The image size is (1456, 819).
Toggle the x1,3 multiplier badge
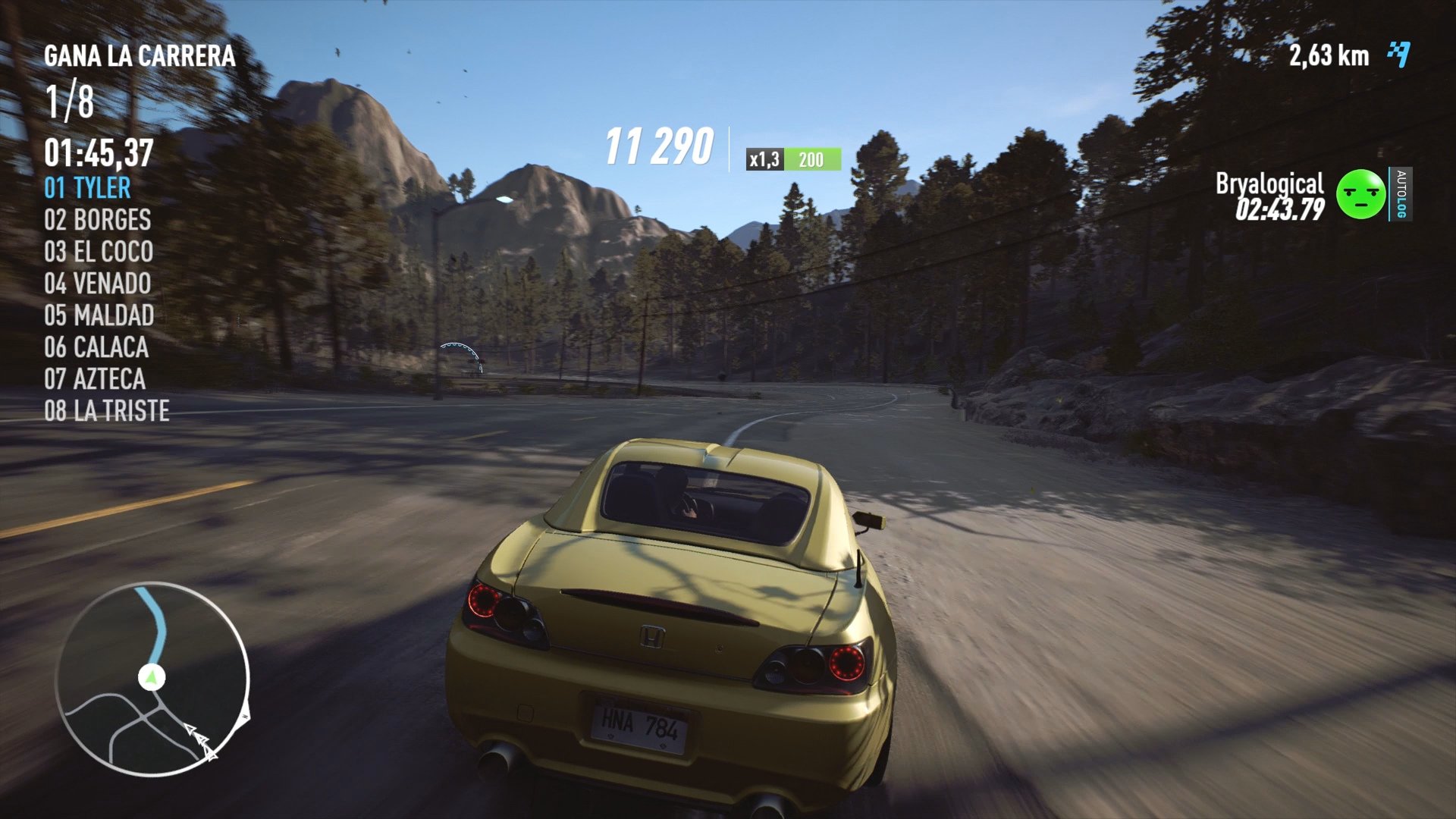coord(764,160)
